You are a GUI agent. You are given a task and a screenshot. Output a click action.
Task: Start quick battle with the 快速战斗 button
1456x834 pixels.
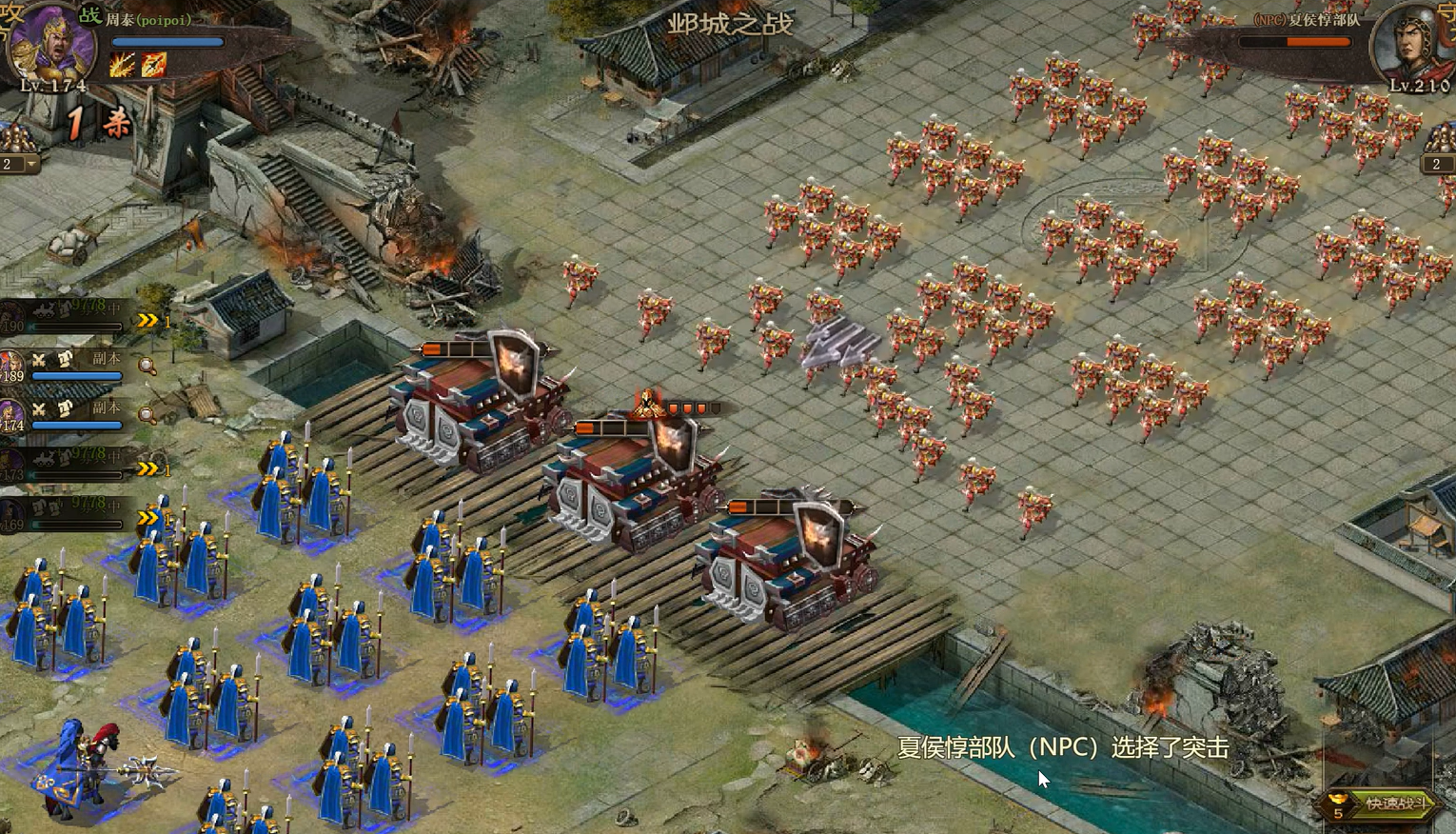(1389, 804)
